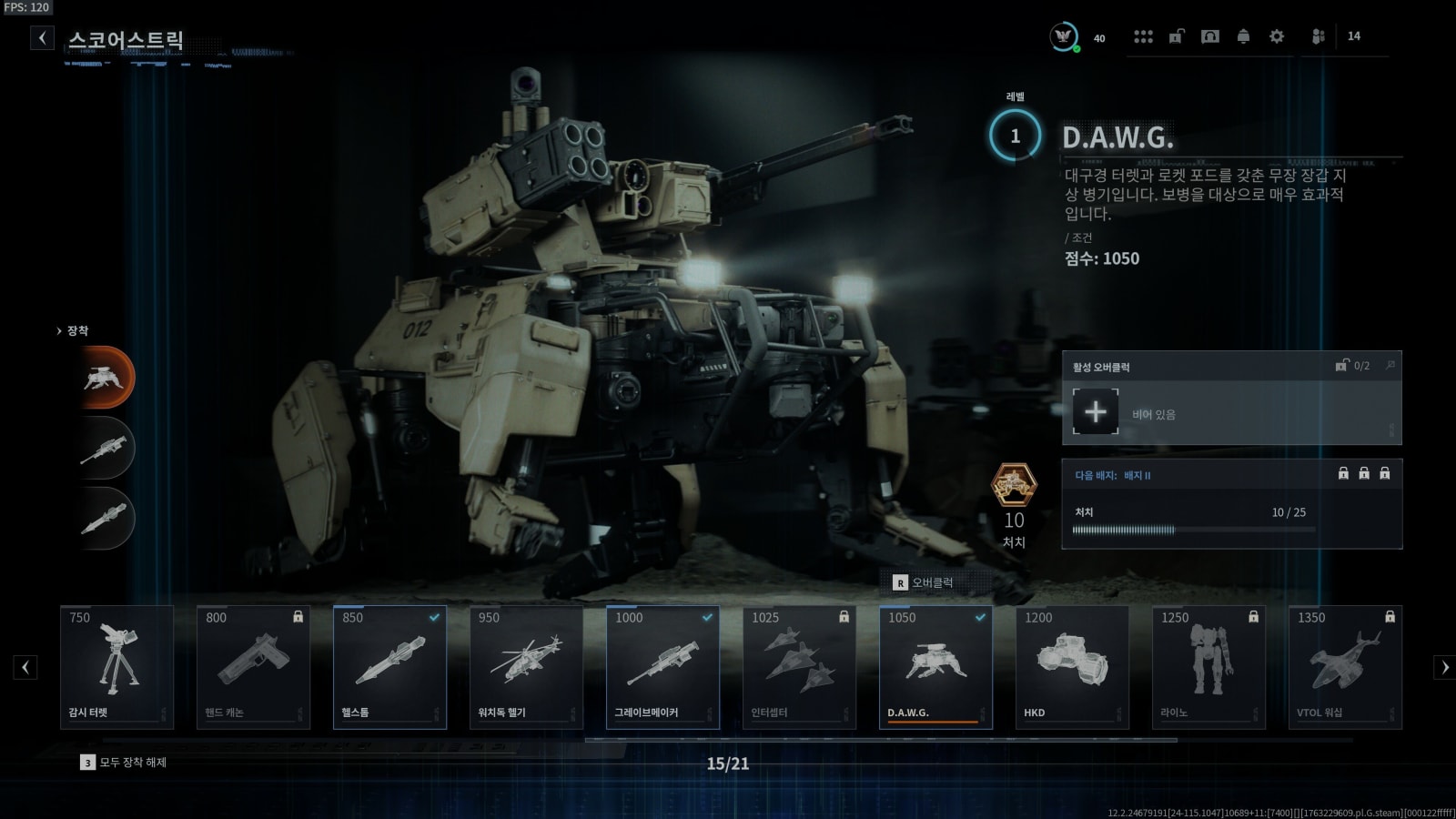This screenshot has width=1456, height=819.
Task: Select the 감시 터렛 scorestreak card
Action: click(x=116, y=667)
